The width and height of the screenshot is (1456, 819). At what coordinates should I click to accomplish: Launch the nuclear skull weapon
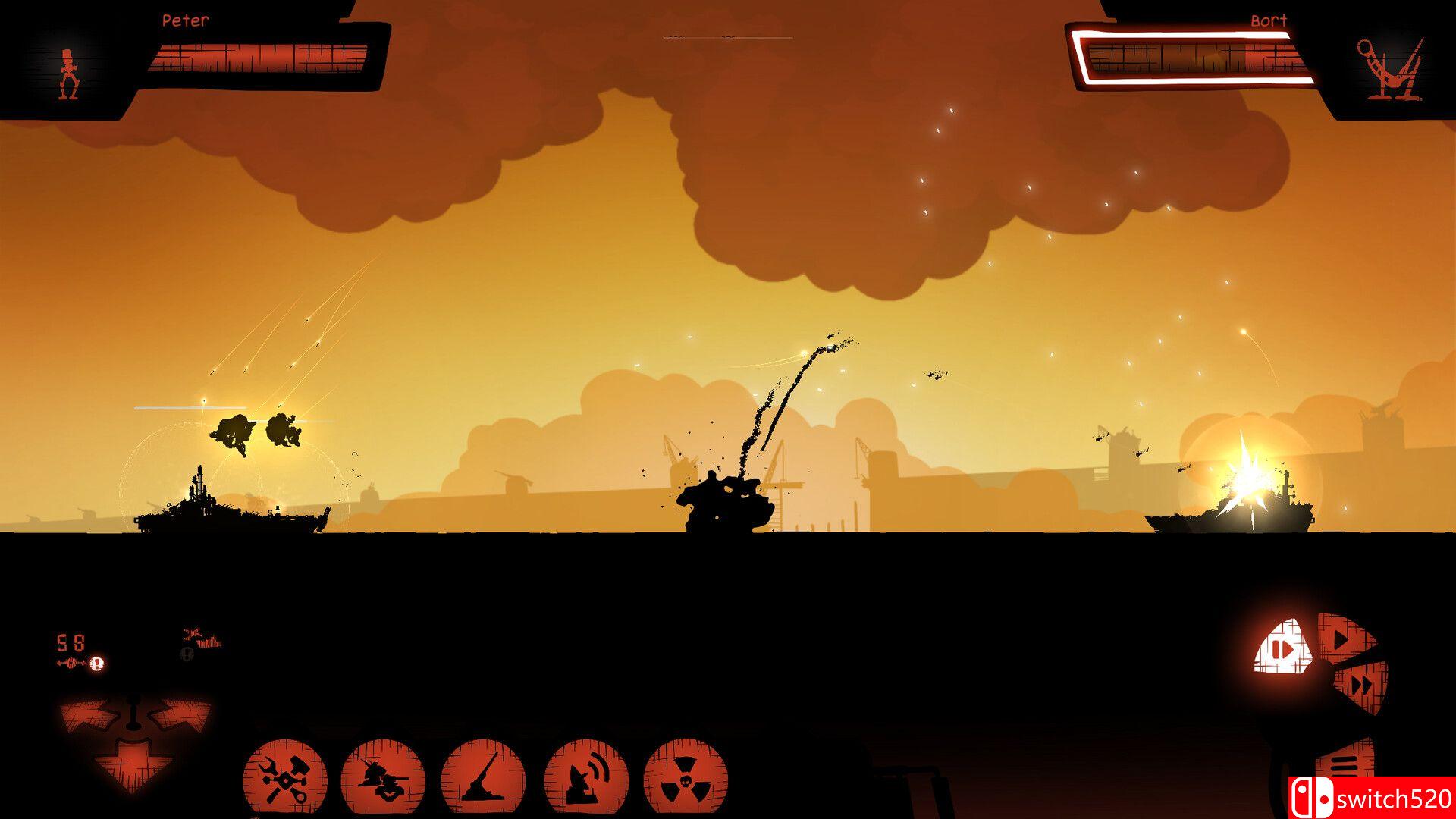(x=685, y=780)
